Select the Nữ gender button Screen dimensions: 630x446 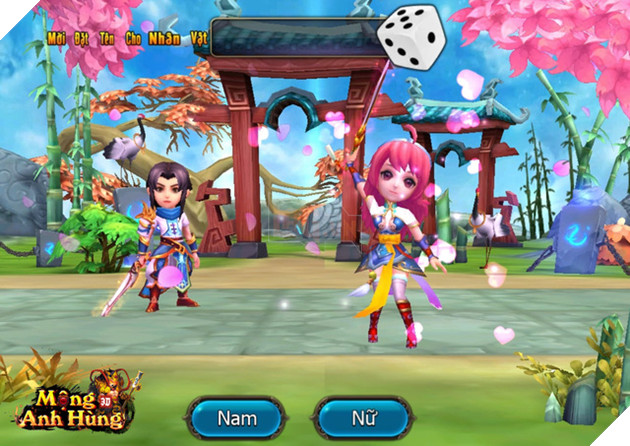point(363,417)
